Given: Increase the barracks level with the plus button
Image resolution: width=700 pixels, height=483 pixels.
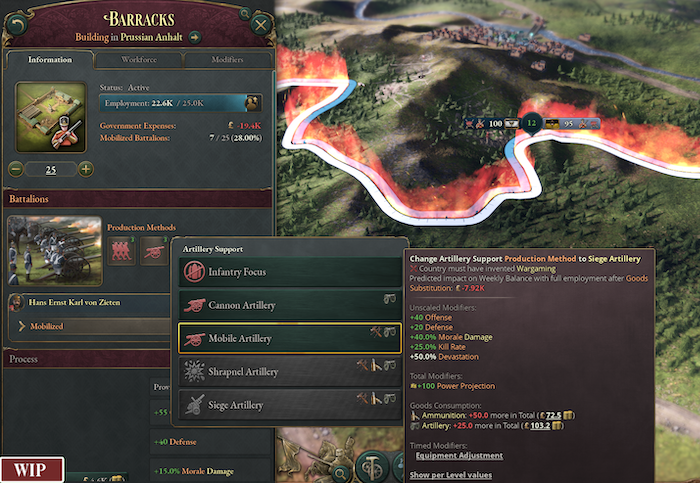Looking at the screenshot, I should [x=86, y=169].
